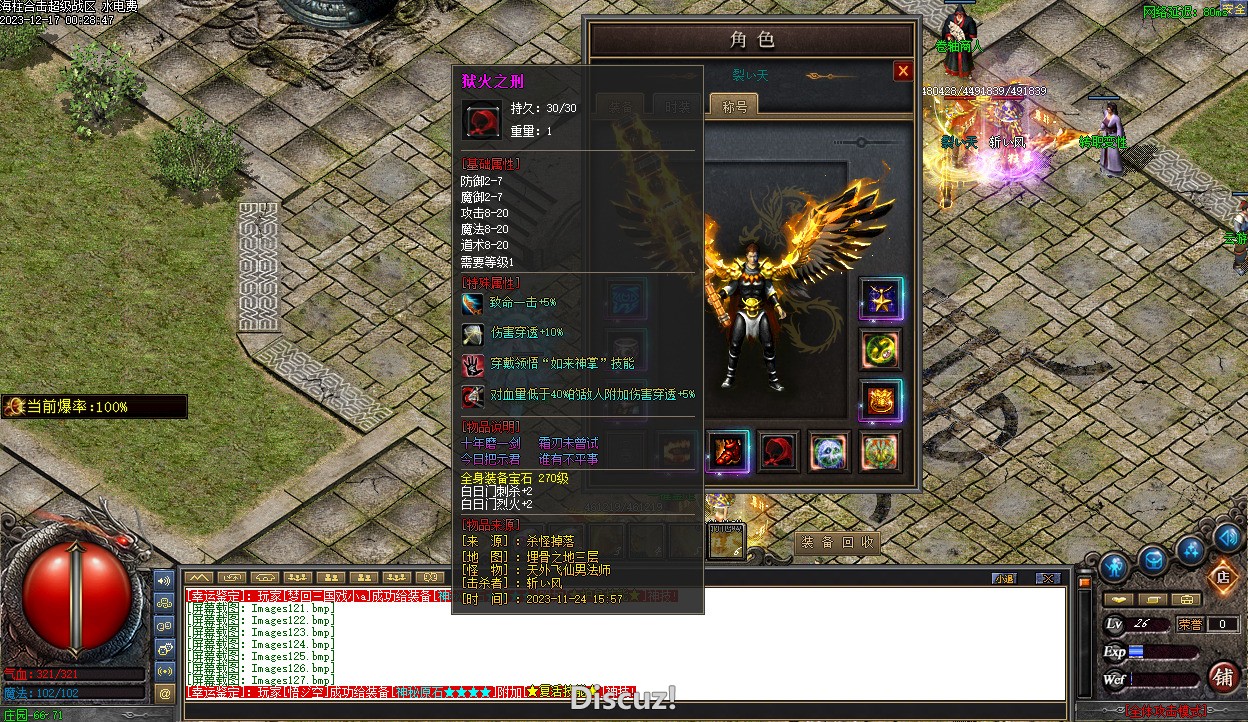Close the chat window with its X button
The width and height of the screenshot is (1248, 722).
1047,578
